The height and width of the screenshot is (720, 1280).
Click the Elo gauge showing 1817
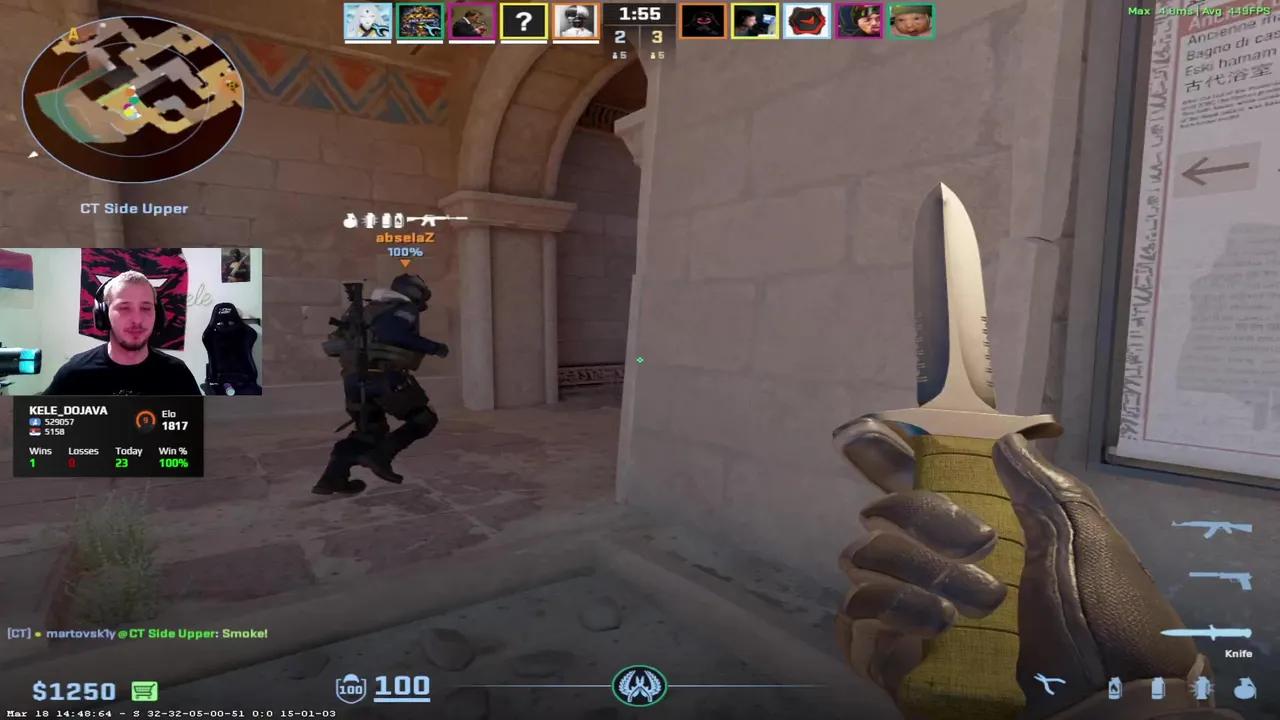pyautogui.click(x=144, y=420)
